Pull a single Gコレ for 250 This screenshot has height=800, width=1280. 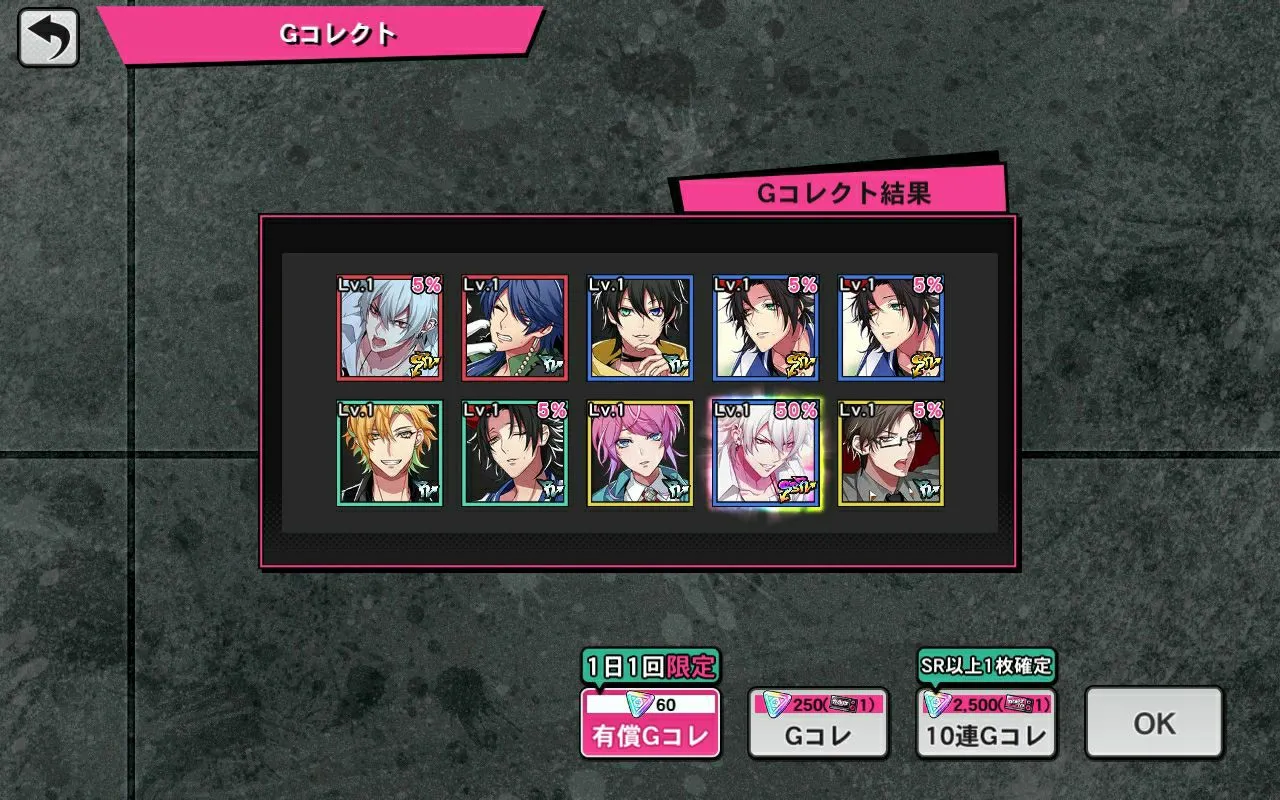point(818,723)
